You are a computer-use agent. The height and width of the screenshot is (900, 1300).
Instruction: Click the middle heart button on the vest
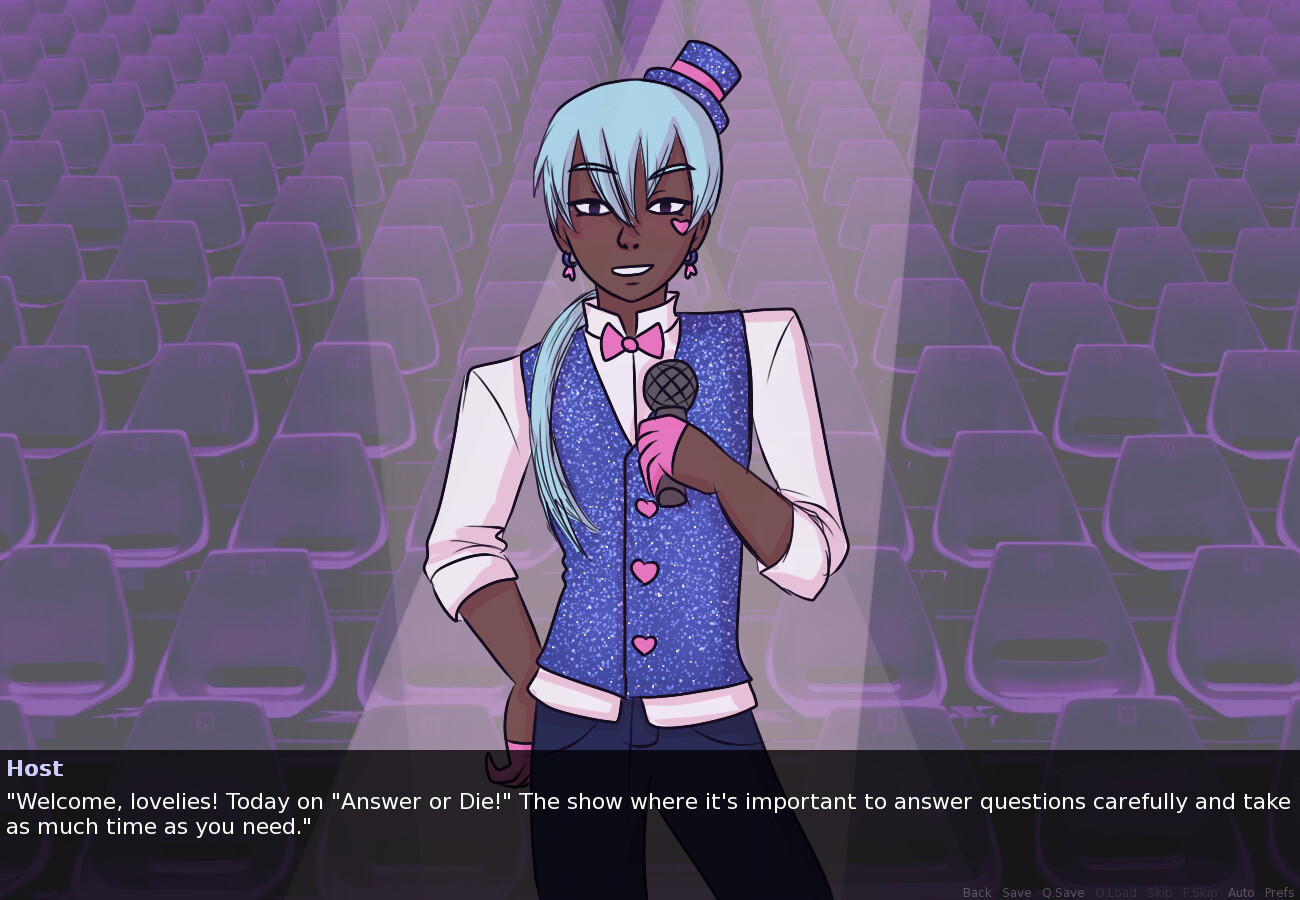coord(643,571)
